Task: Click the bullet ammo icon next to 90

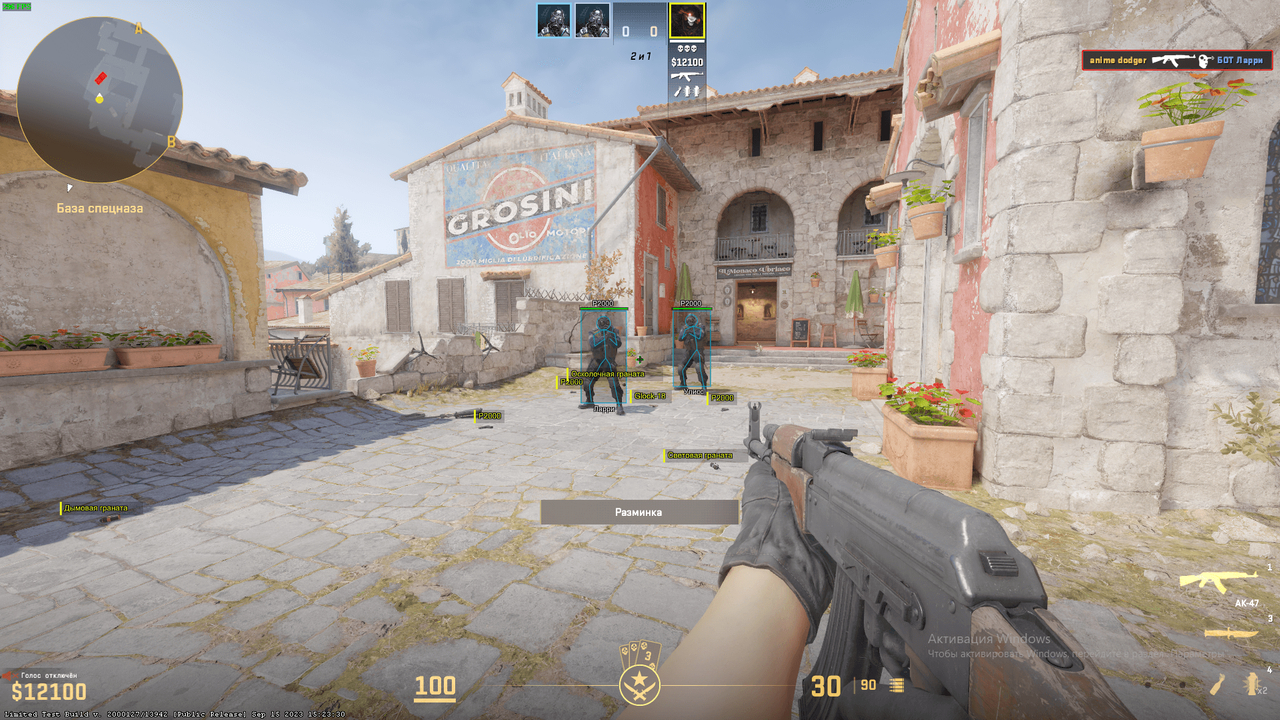Action: [x=896, y=685]
